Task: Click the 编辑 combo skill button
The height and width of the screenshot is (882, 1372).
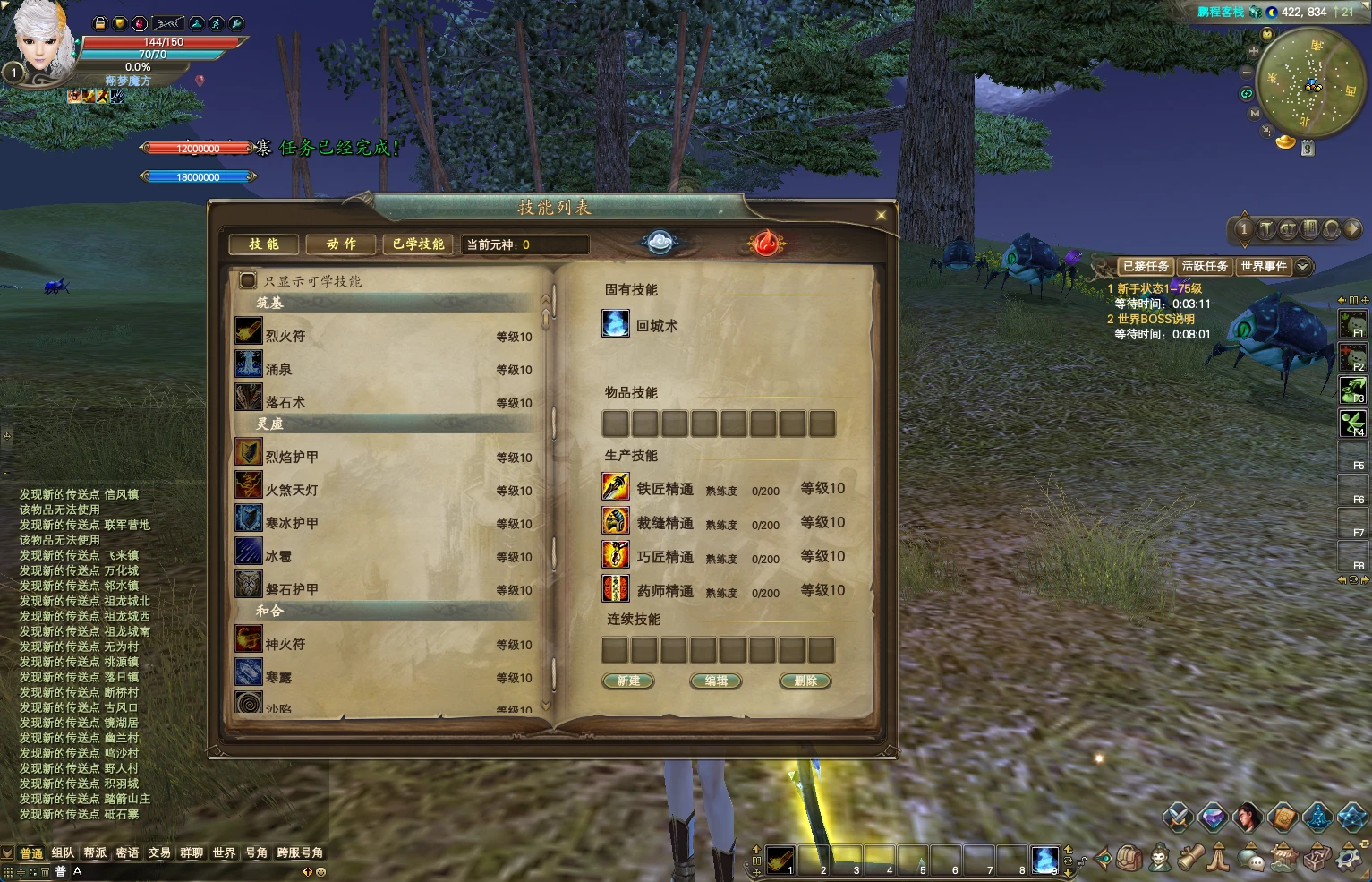Action: (716, 681)
